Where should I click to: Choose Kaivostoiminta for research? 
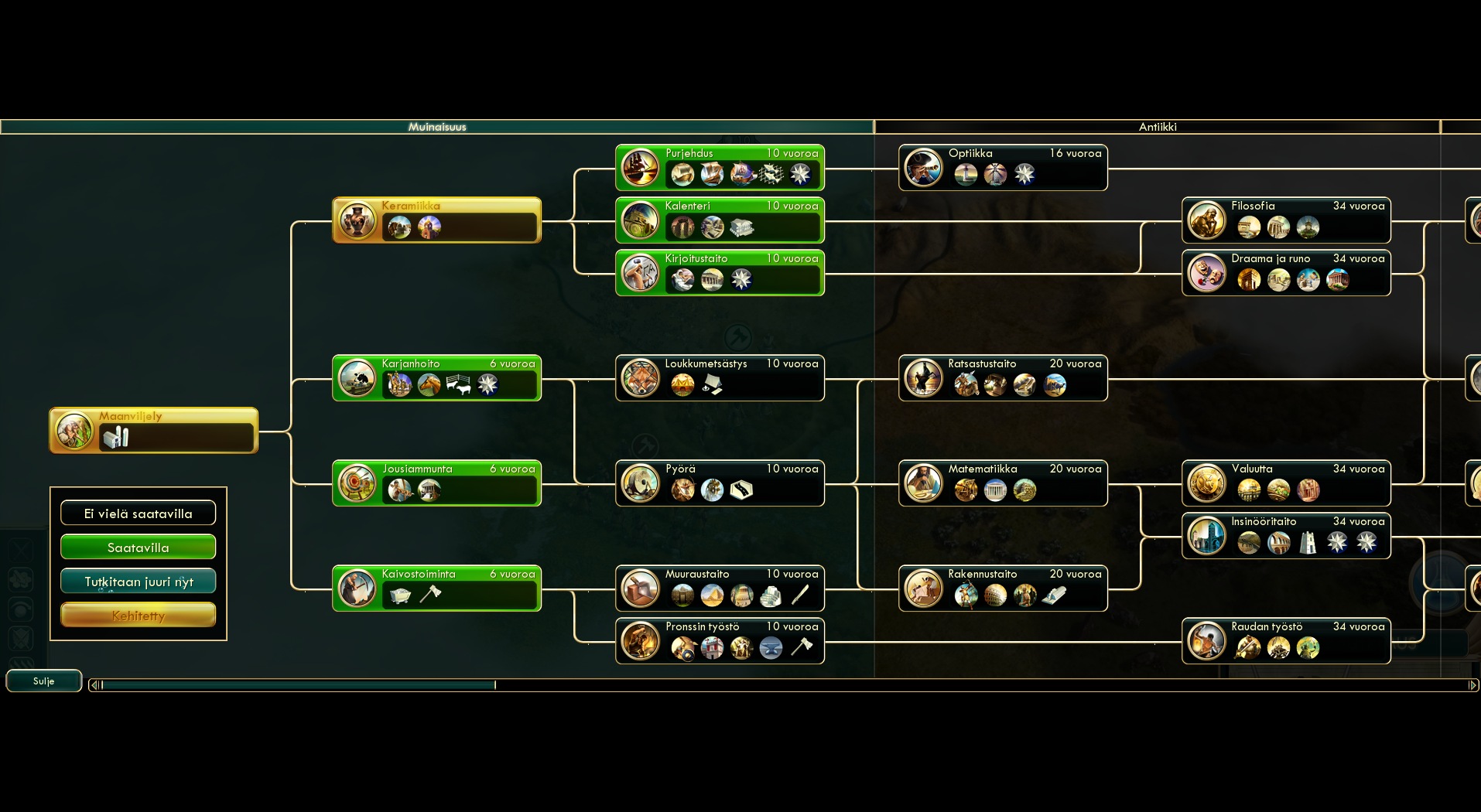tap(436, 588)
